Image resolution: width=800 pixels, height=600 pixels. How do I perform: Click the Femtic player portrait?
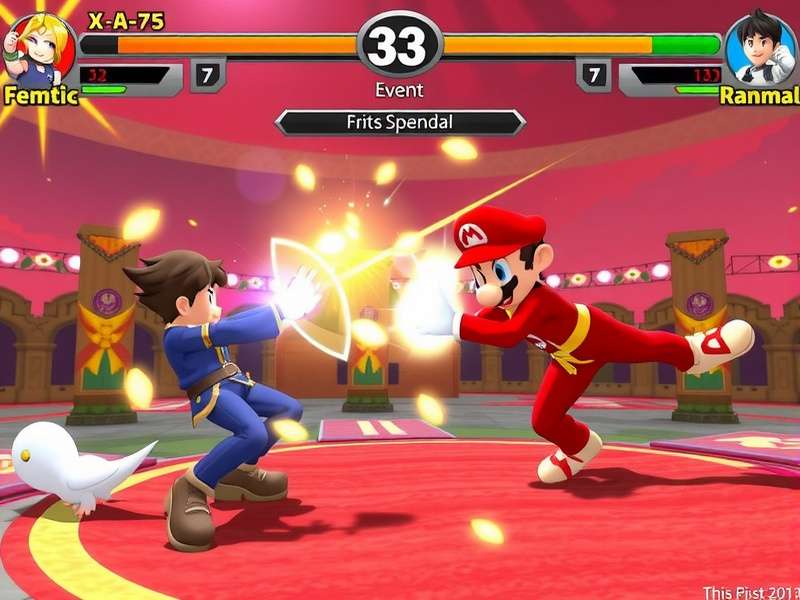(38, 47)
